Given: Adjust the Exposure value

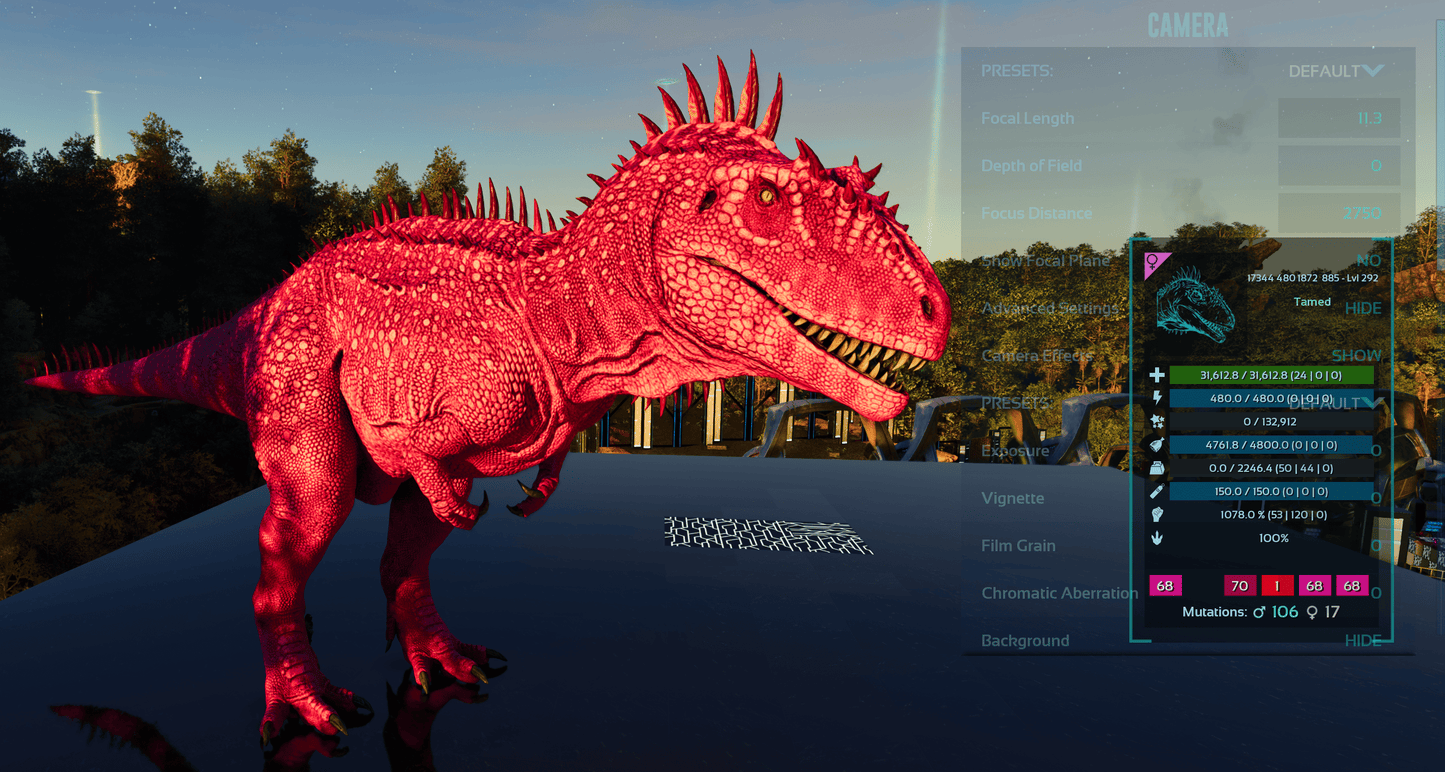Looking at the screenshot, I should 1376,451.
